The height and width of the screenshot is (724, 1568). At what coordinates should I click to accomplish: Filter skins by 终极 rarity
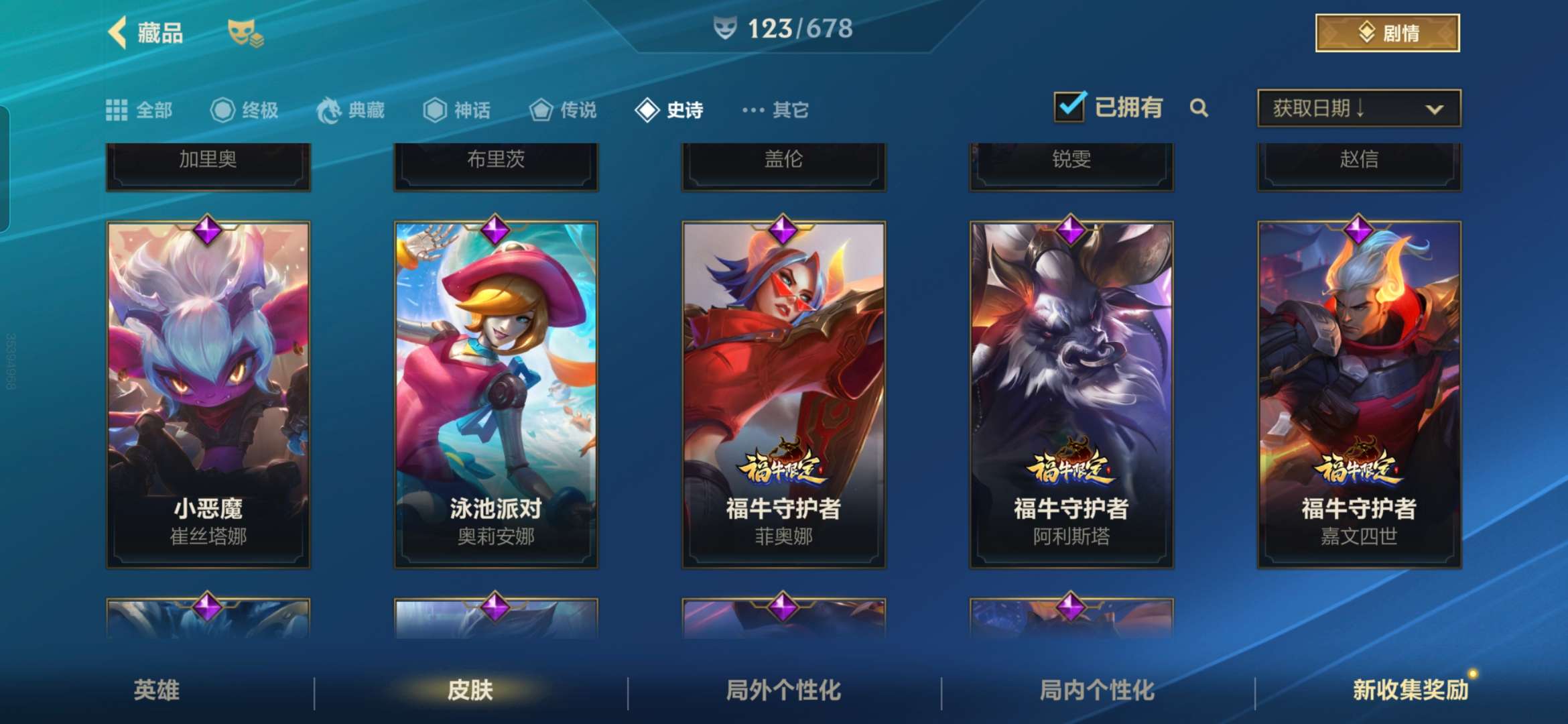pos(245,110)
